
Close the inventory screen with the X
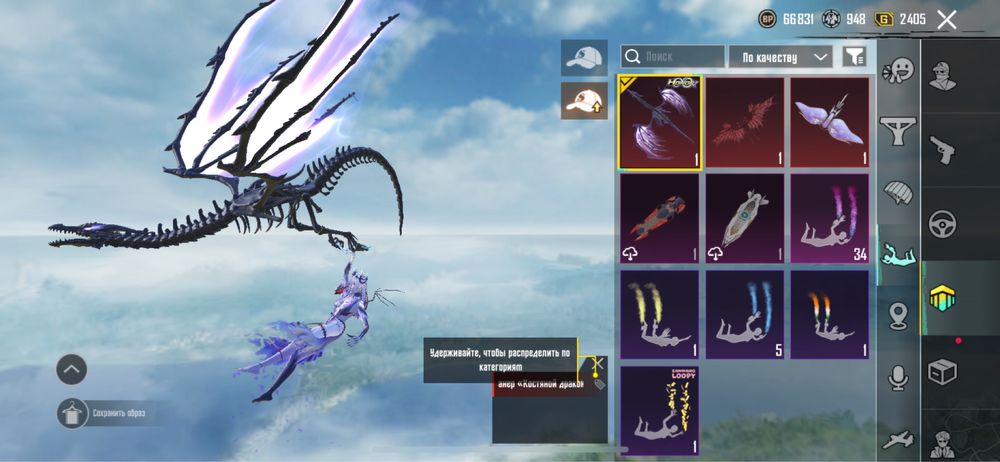pos(946,19)
